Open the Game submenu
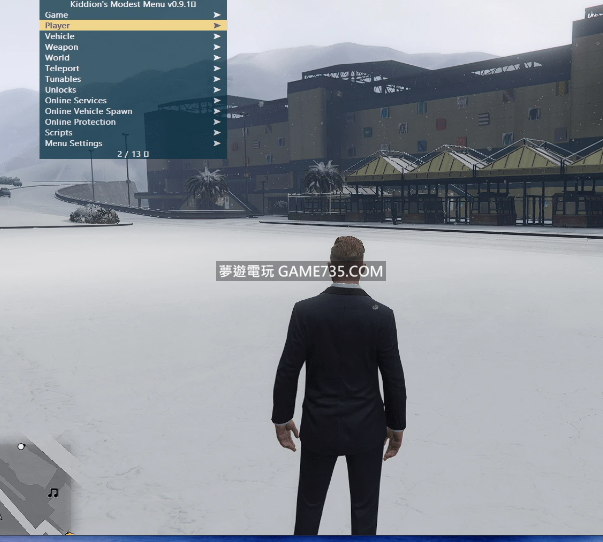The width and height of the screenshot is (603, 542). click(x=57, y=15)
